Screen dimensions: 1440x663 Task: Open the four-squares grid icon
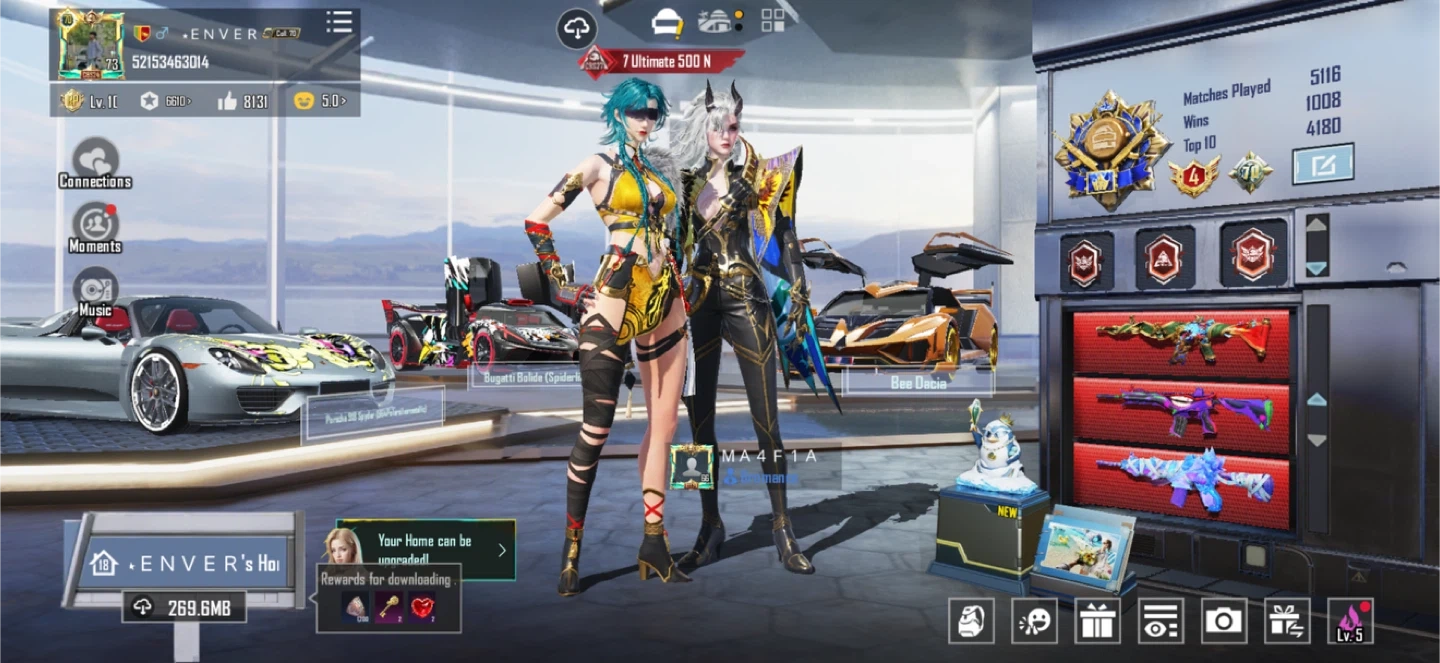[773, 21]
